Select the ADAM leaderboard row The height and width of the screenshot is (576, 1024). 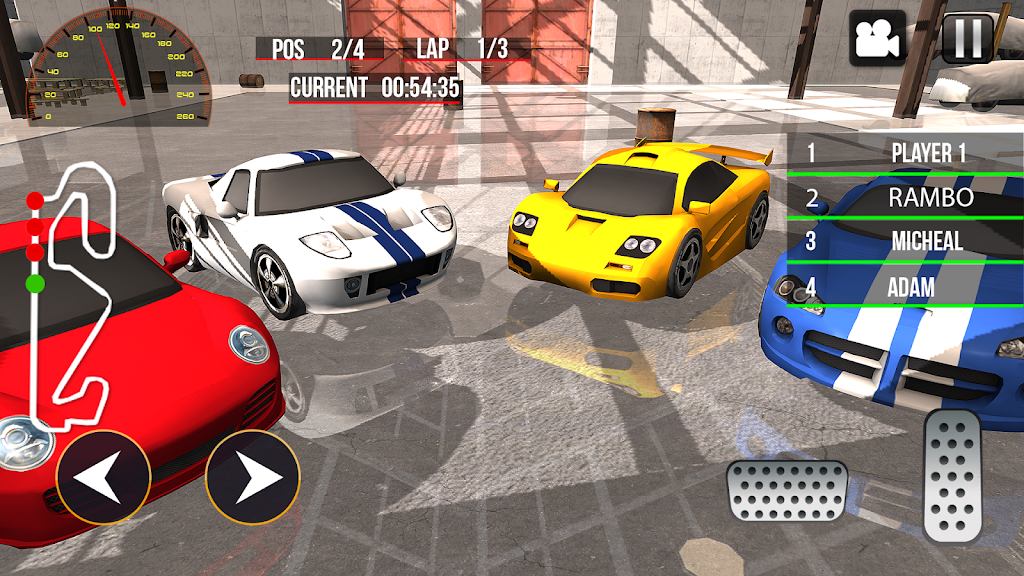[905, 287]
